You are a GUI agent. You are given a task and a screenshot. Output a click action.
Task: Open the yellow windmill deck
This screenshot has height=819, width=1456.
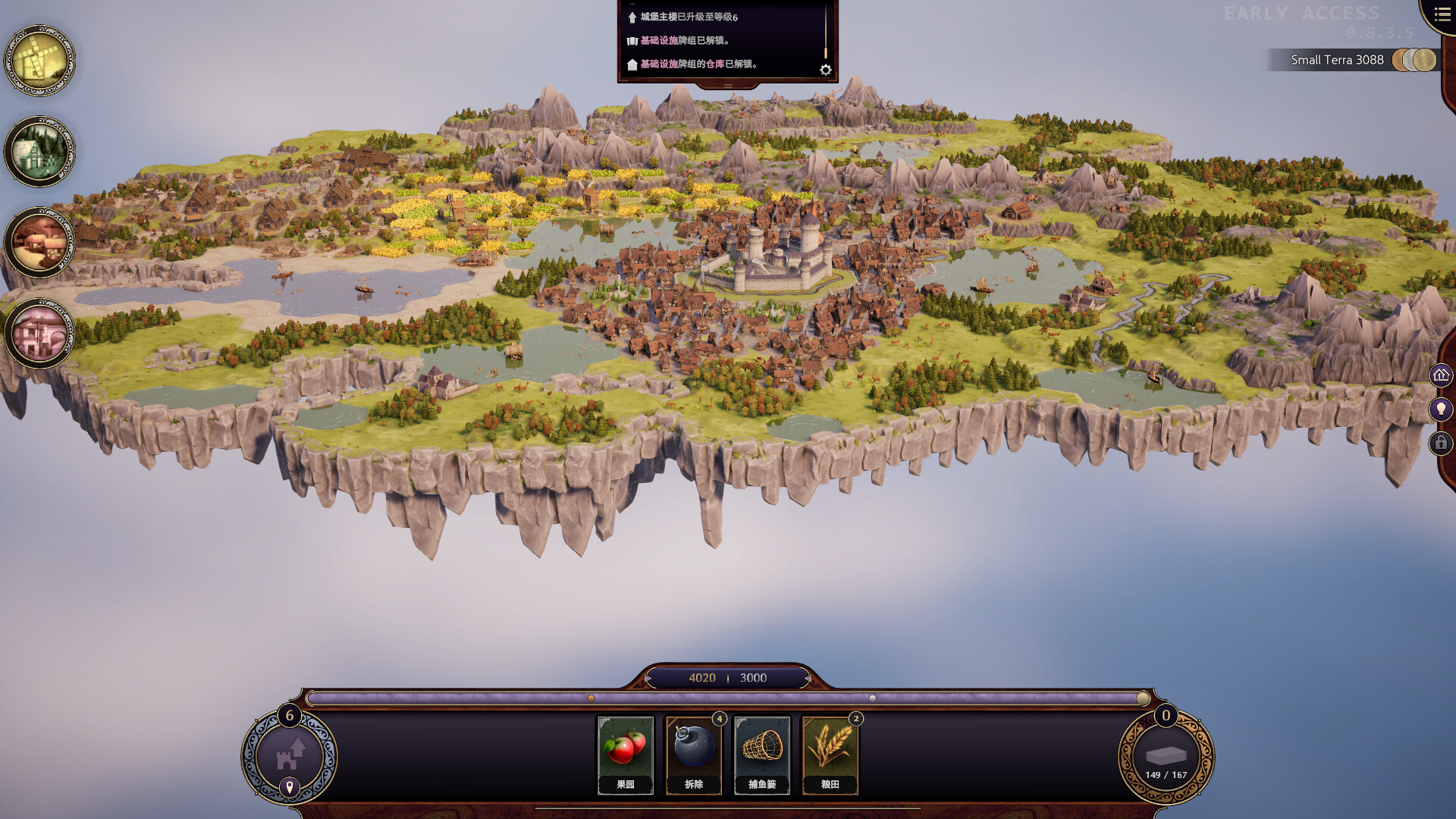39,61
